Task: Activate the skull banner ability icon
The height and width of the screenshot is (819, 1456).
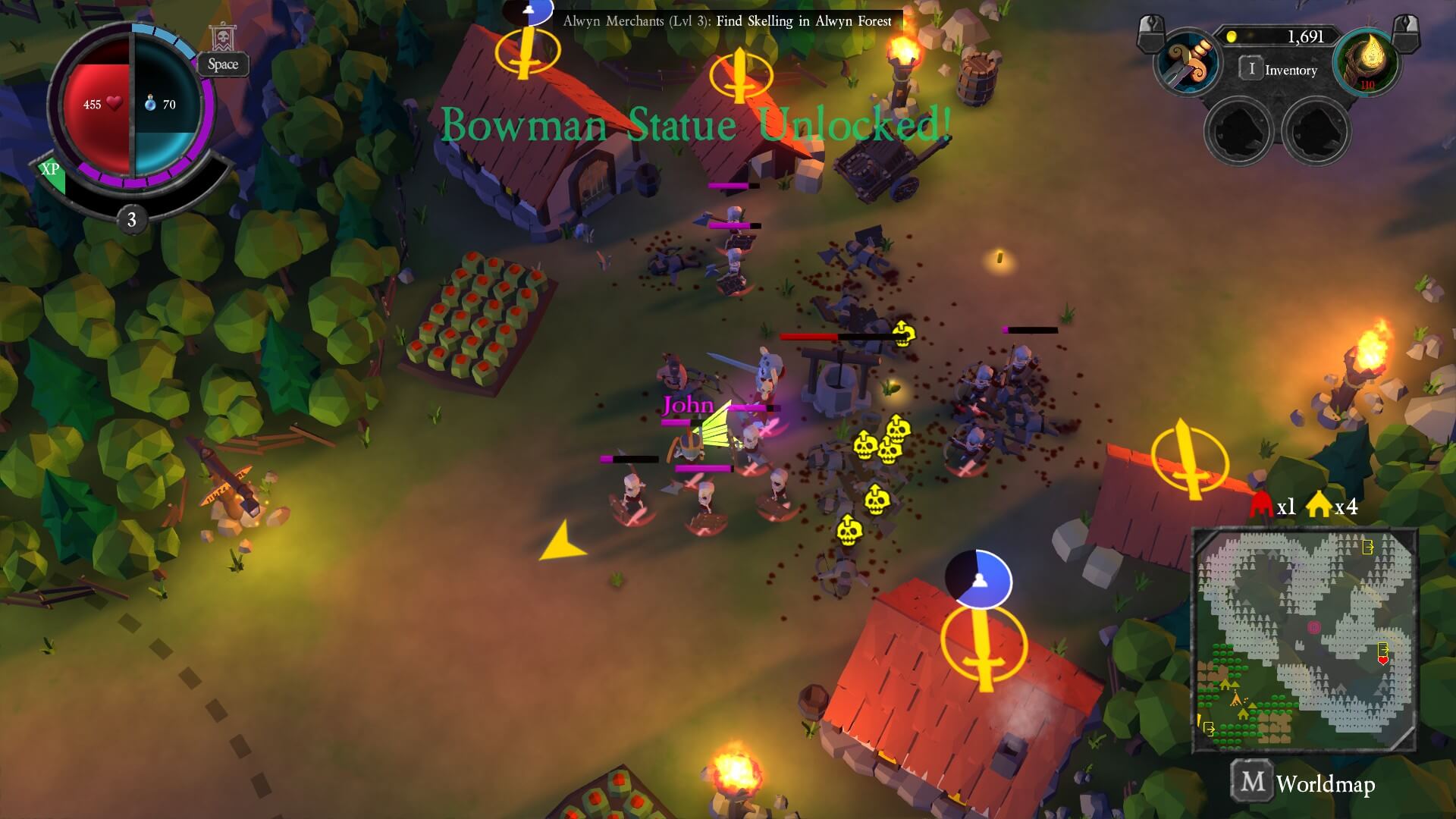Action: [x=223, y=38]
